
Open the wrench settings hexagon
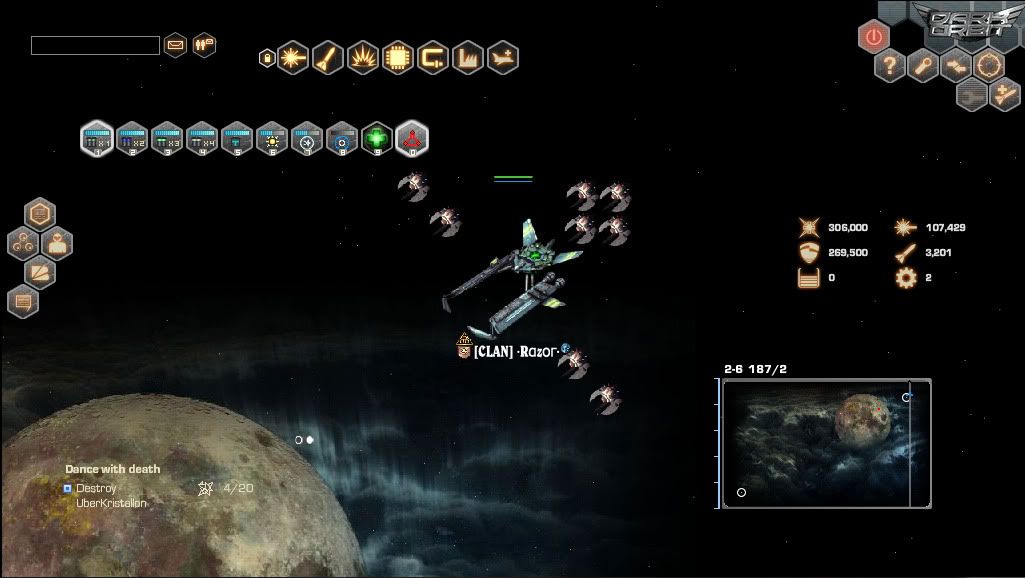tap(922, 67)
